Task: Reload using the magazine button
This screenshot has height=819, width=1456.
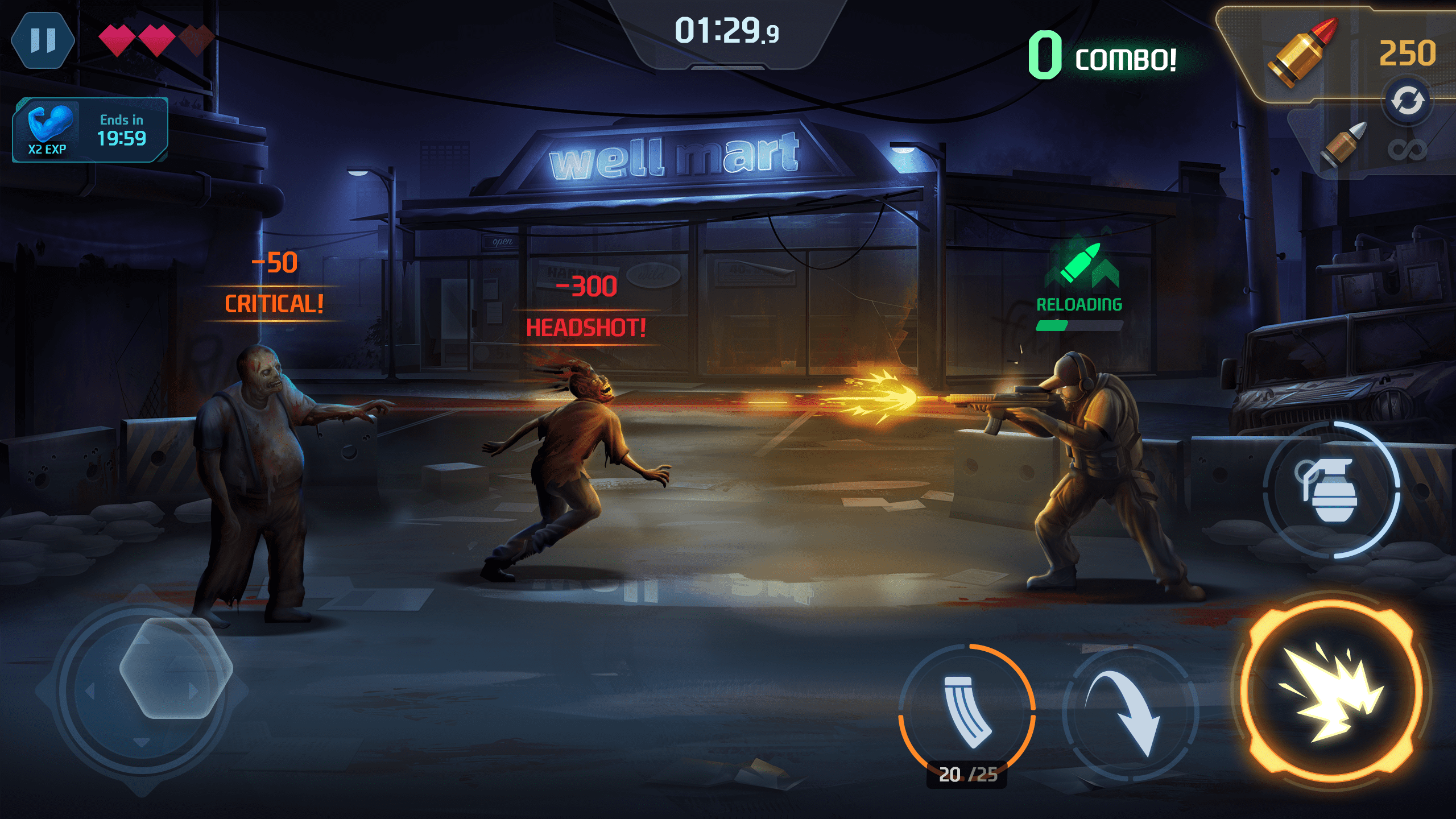Action: coord(967,711)
